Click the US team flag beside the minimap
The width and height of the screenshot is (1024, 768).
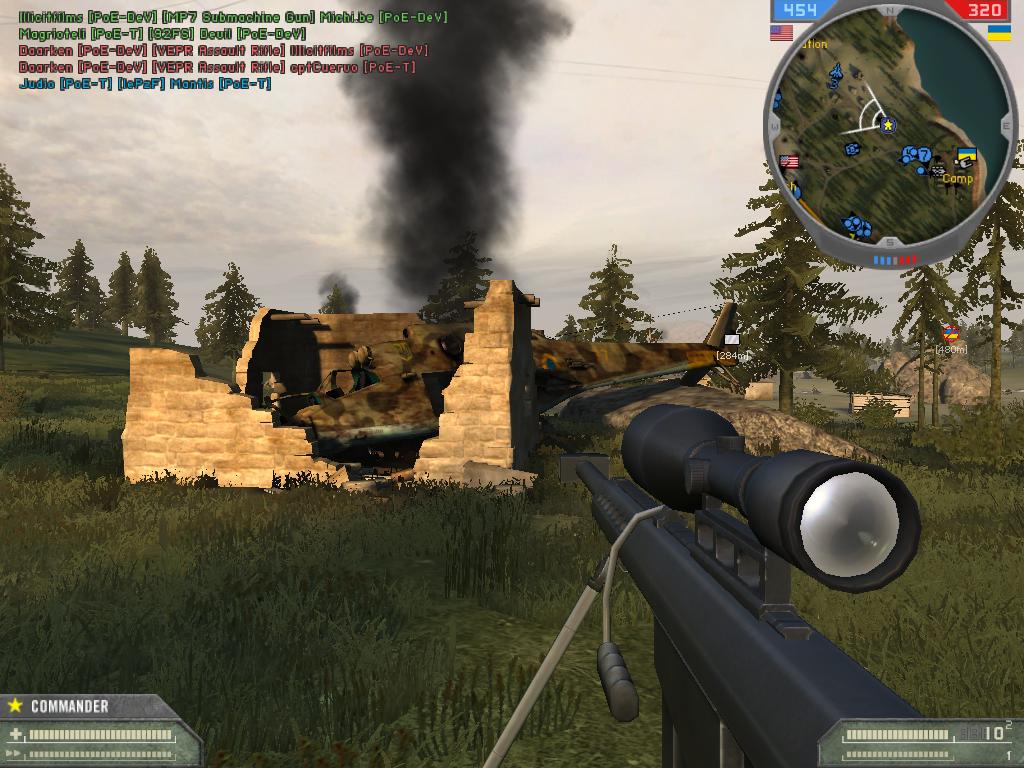(781, 33)
